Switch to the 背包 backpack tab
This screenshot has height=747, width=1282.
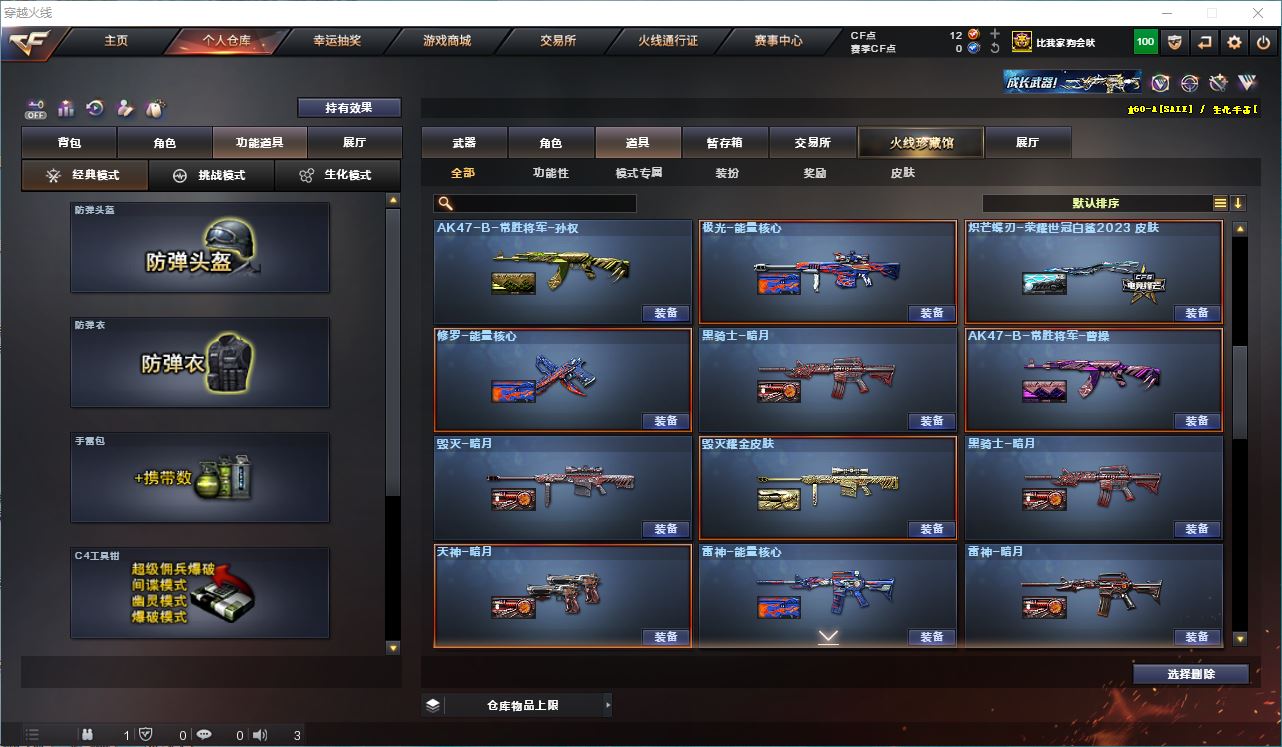69,143
